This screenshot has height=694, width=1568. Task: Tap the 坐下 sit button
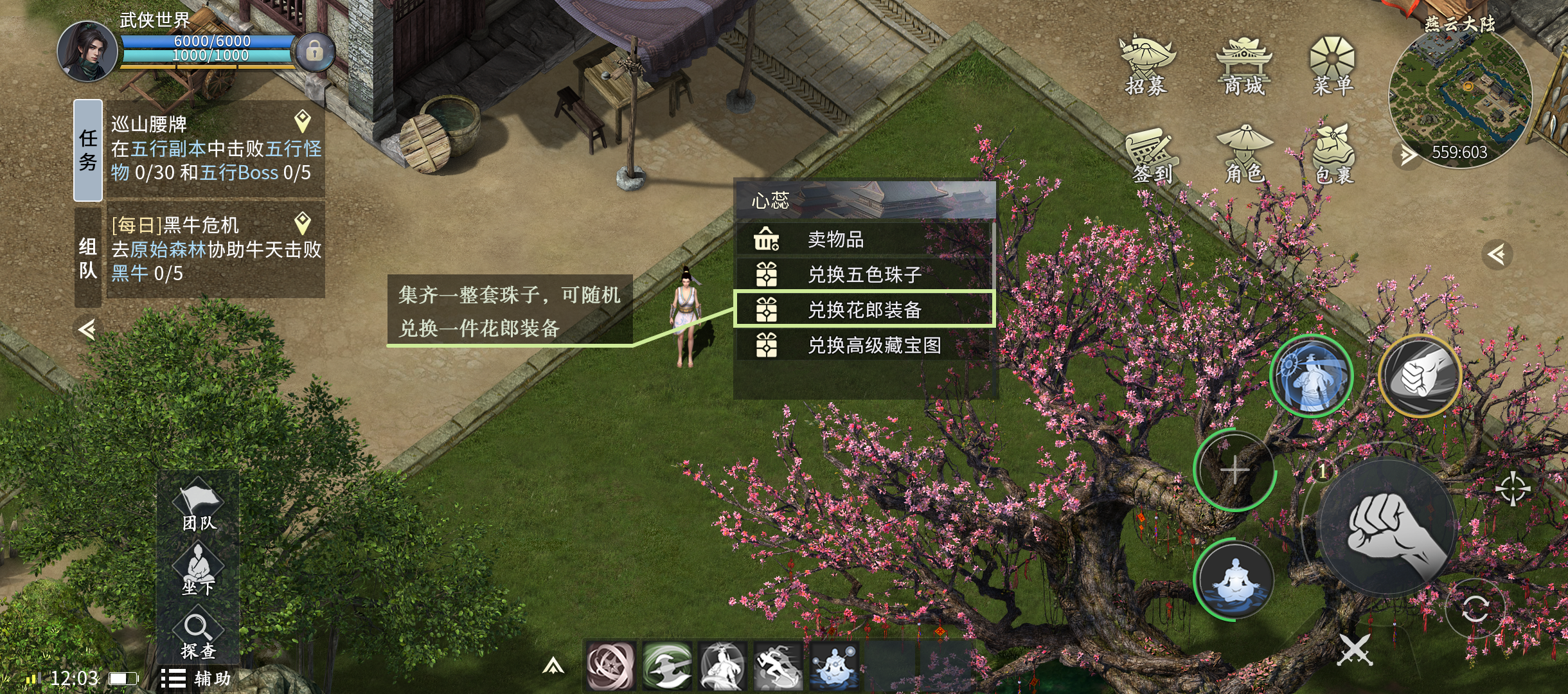coord(198,569)
